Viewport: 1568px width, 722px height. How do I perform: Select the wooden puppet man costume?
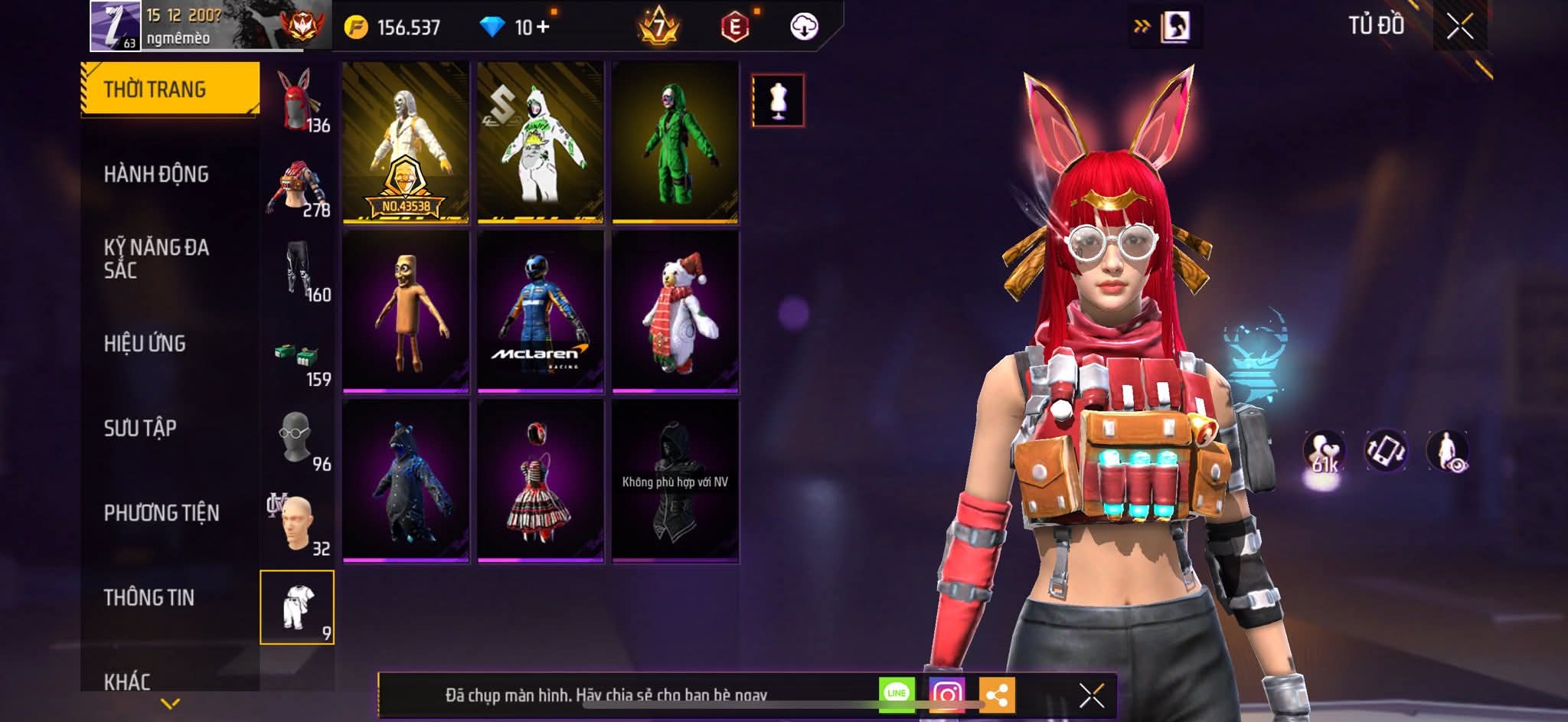(x=406, y=312)
